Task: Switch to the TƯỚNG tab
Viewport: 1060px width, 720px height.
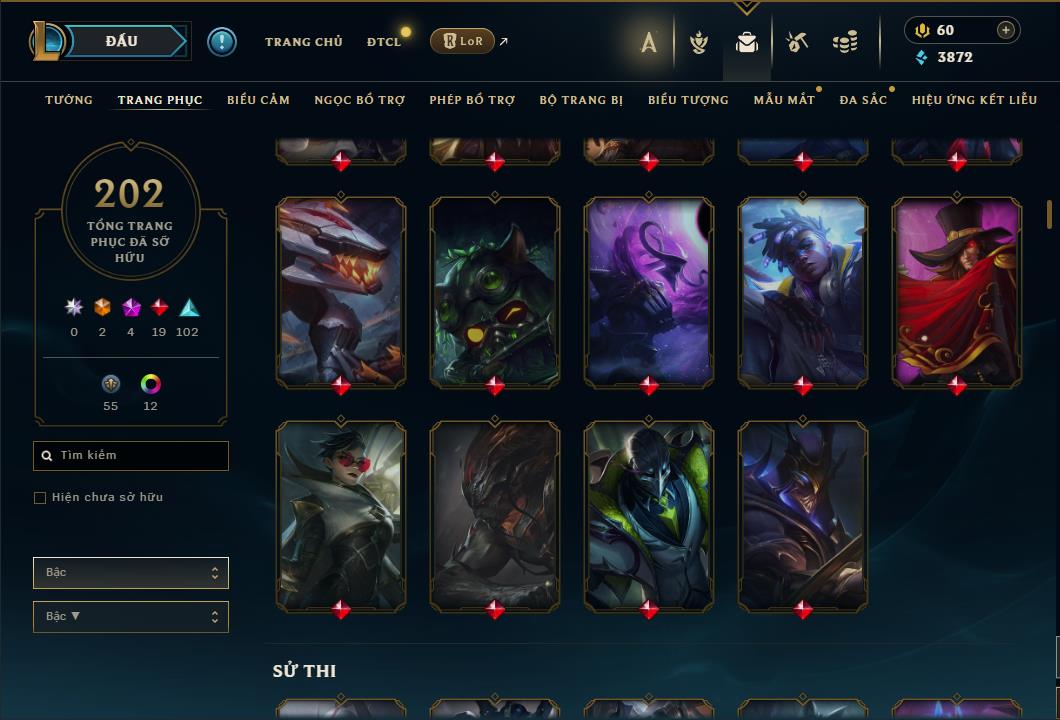Action: click(x=69, y=100)
